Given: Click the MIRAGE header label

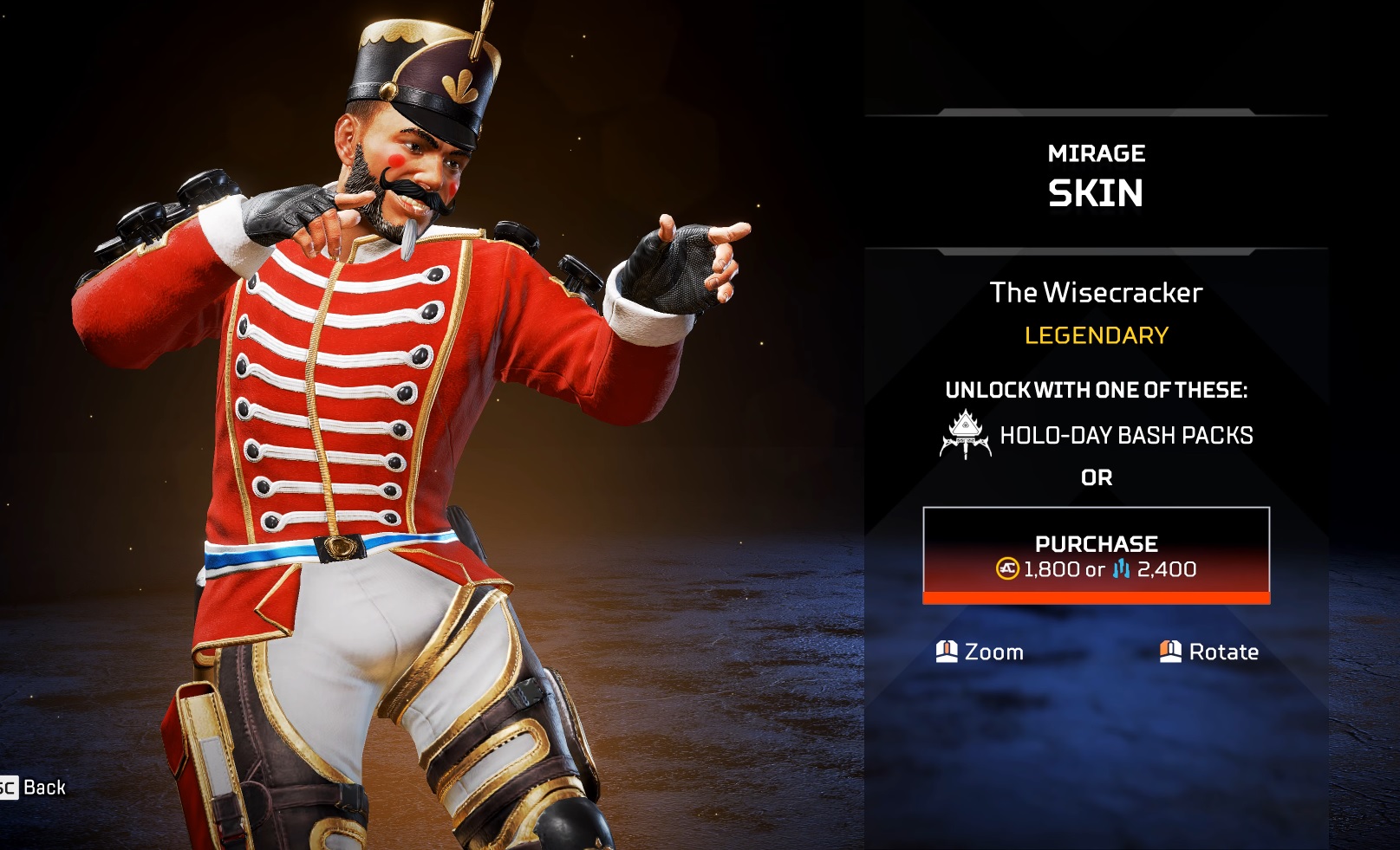Looking at the screenshot, I should click(x=1097, y=153).
